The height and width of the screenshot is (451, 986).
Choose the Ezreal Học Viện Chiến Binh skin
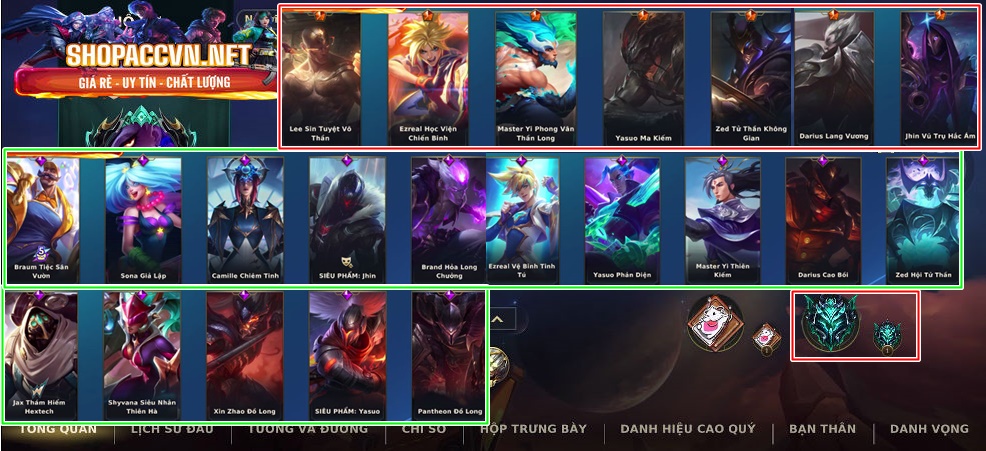427,78
